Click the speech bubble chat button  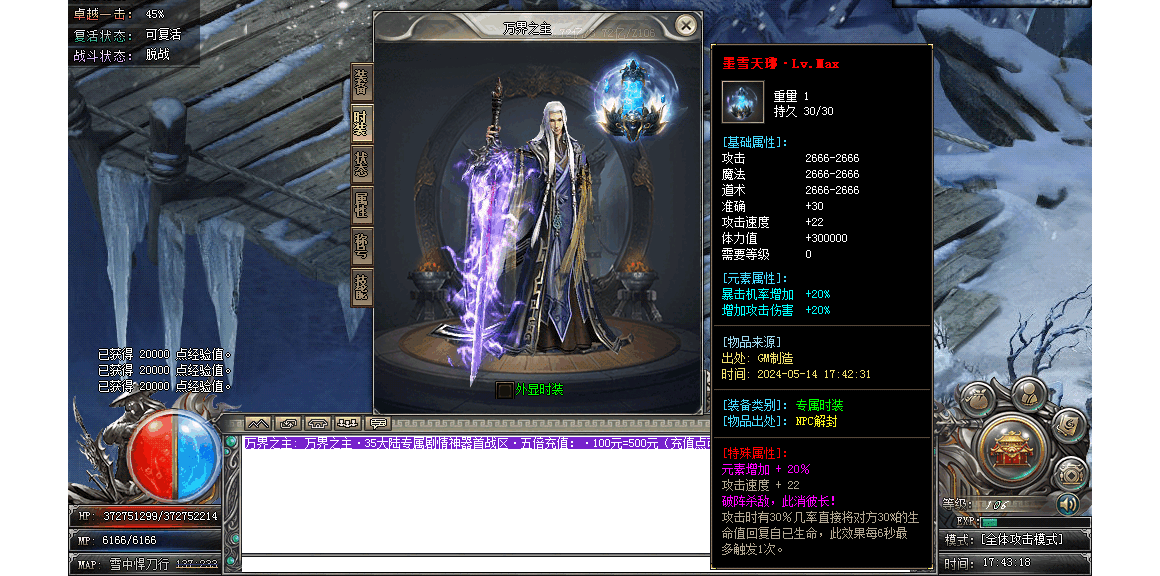(x=379, y=423)
